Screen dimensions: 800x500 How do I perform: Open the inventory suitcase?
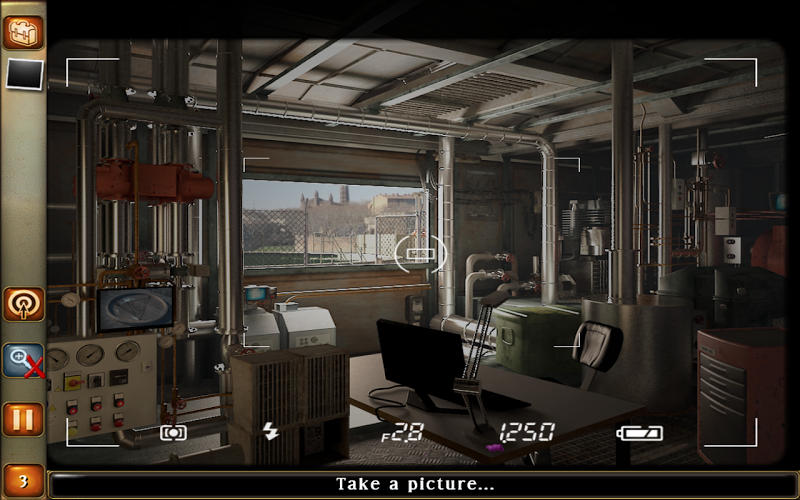(x=22, y=32)
